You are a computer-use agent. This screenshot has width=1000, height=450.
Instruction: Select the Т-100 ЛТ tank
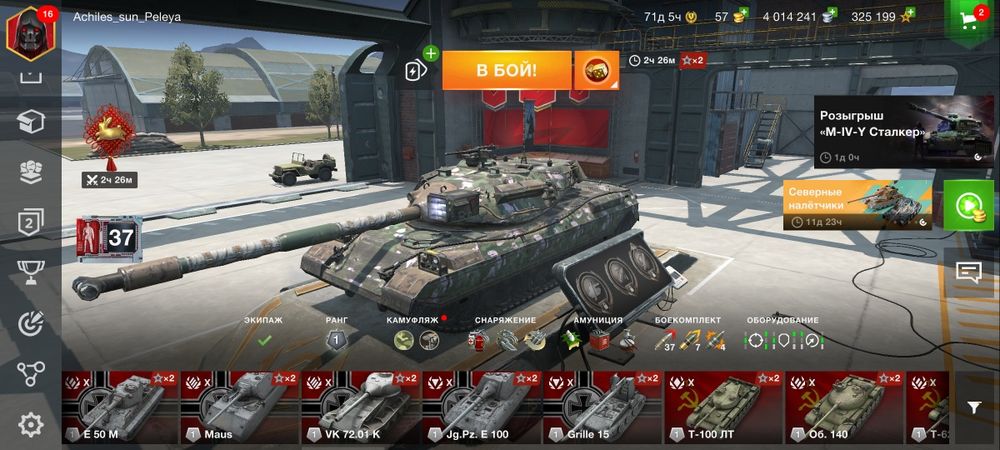pyautogui.click(x=723, y=407)
